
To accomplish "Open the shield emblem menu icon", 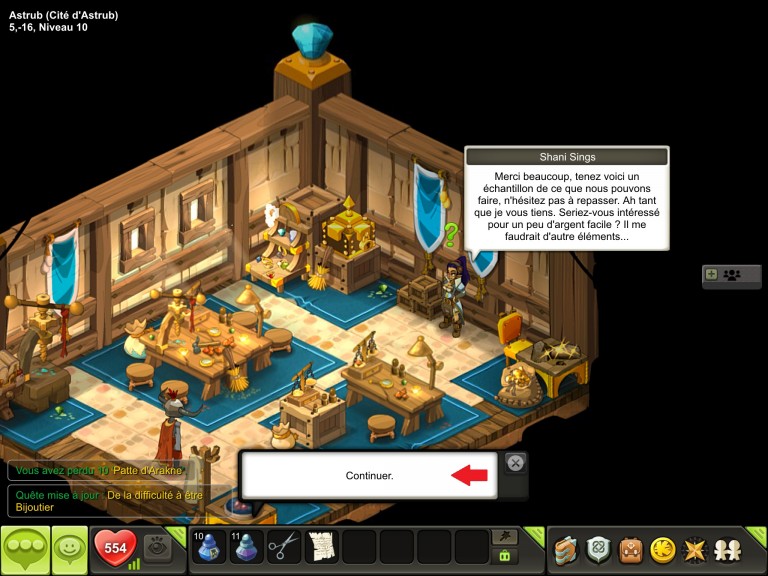I will point(598,549).
